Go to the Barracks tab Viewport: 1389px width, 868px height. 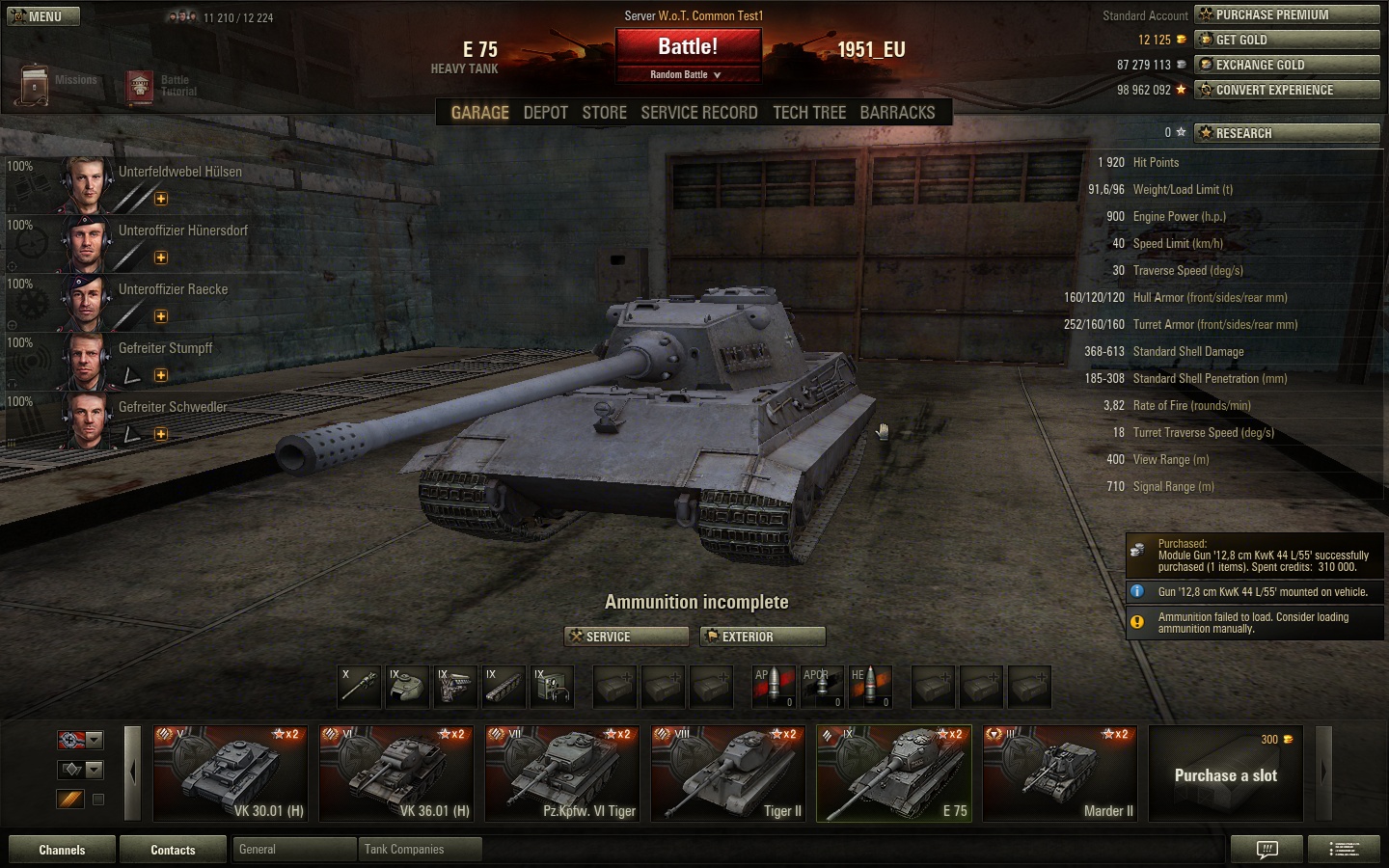point(897,113)
